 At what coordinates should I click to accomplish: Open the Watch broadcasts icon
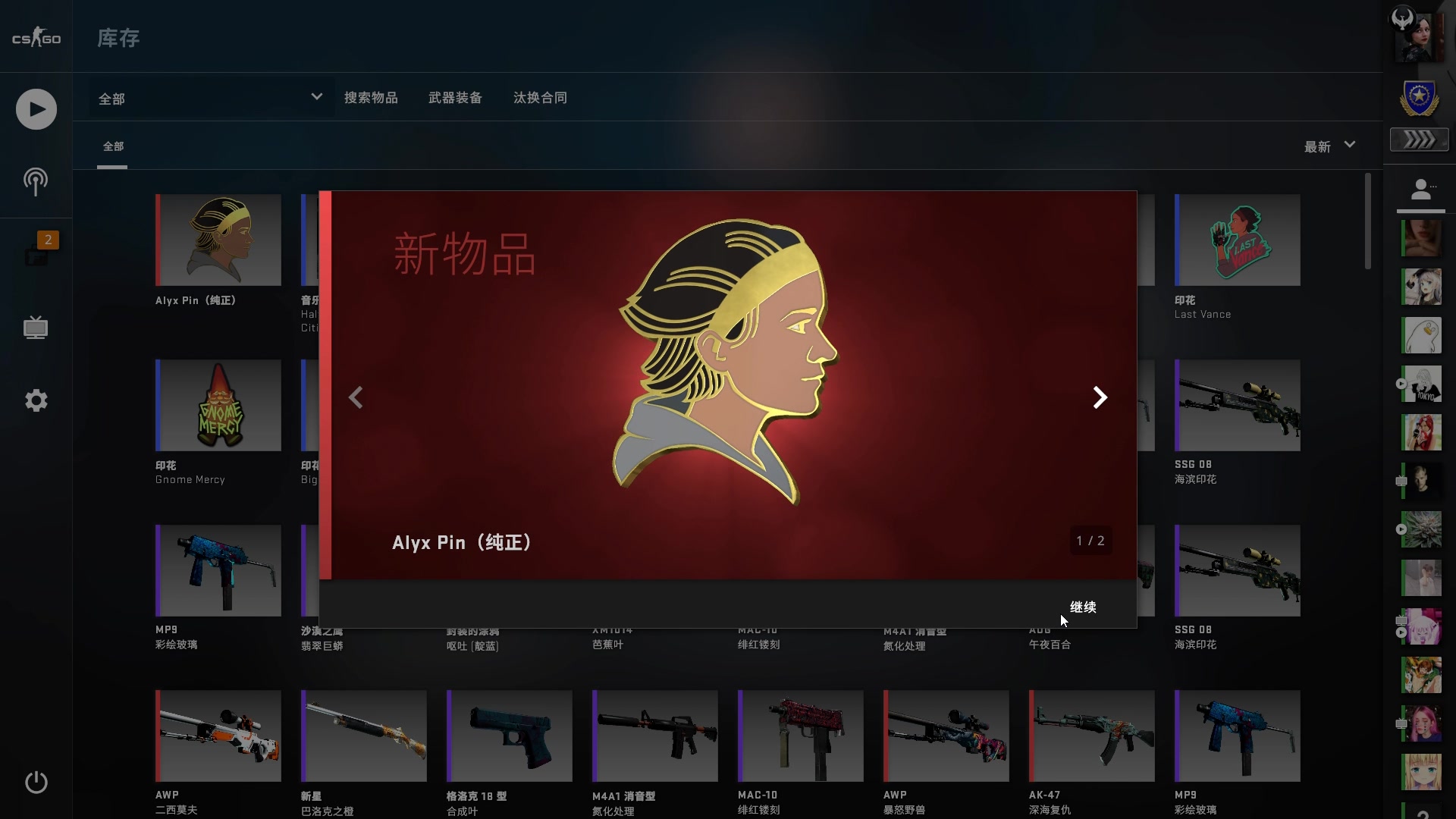(x=35, y=182)
